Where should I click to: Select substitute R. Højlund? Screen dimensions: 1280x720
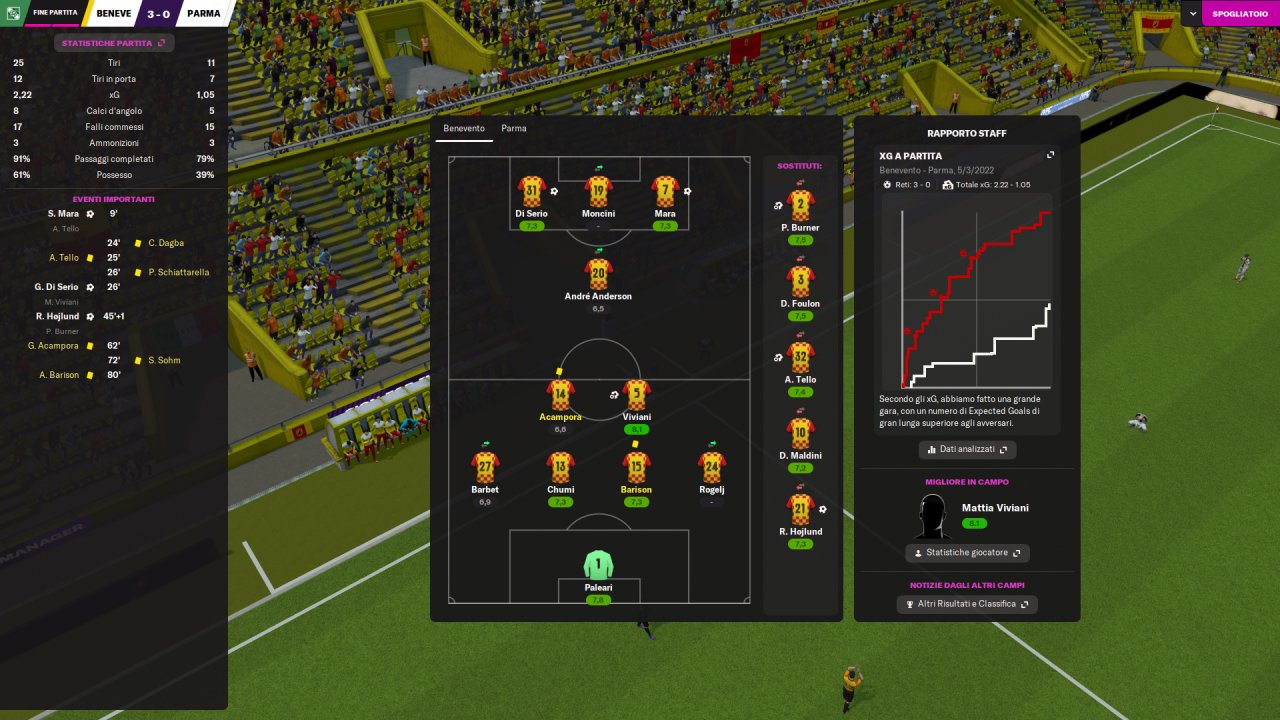tap(800, 511)
